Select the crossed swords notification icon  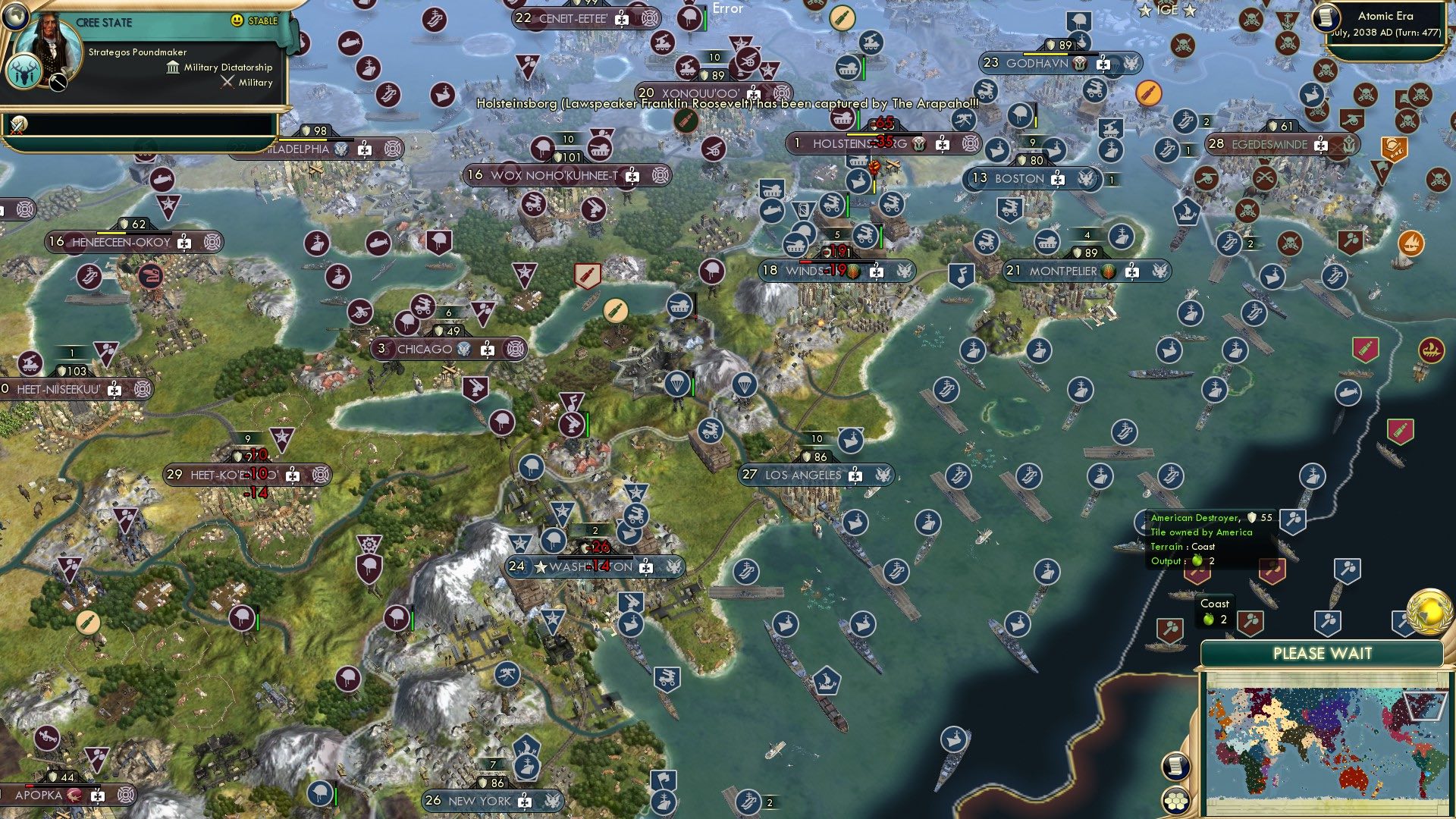pyautogui.click(x=17, y=125)
